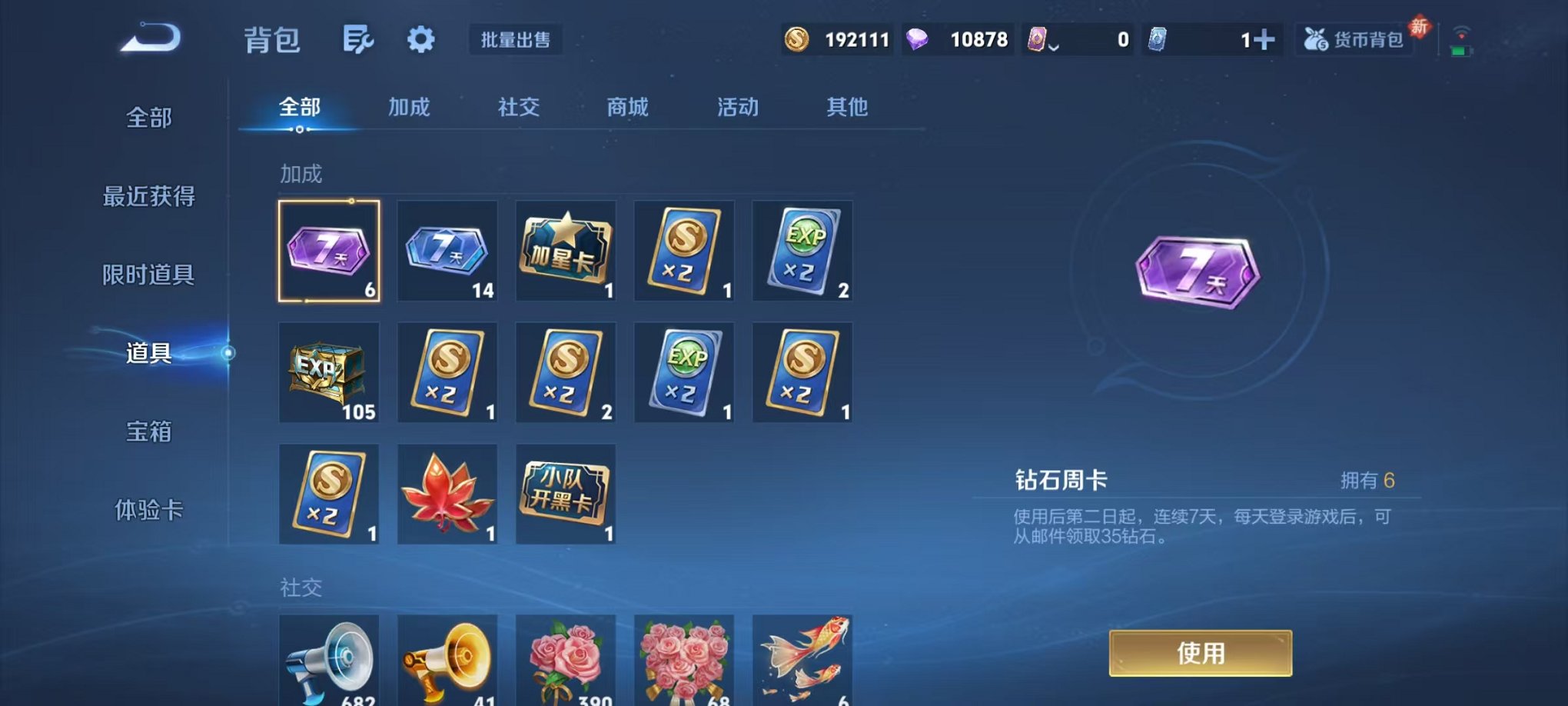
Task: Select the silver megaphone item in 社交 section
Action: click(329, 661)
